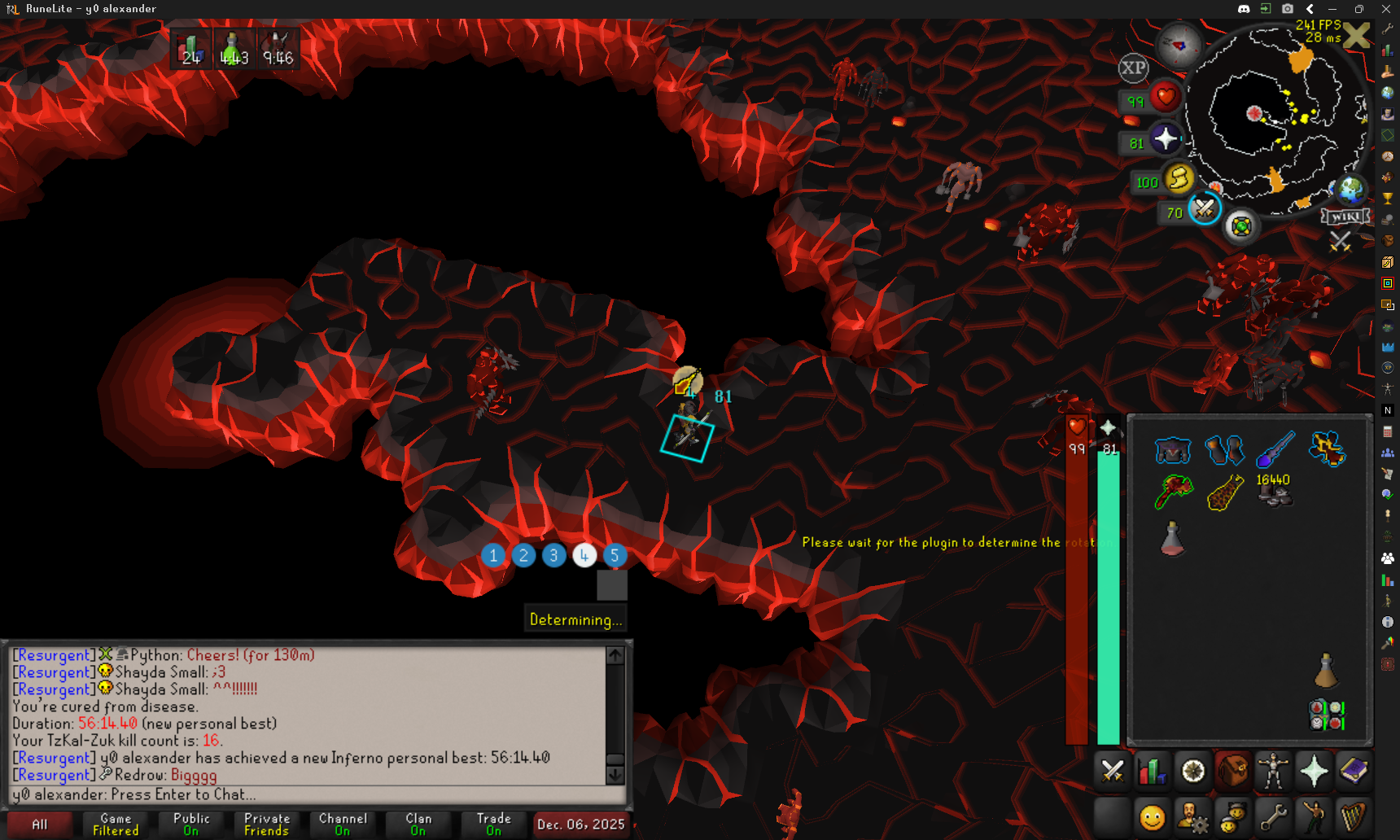The height and width of the screenshot is (840, 1400).
Task: Switch to the Skills tab
Action: [1152, 771]
